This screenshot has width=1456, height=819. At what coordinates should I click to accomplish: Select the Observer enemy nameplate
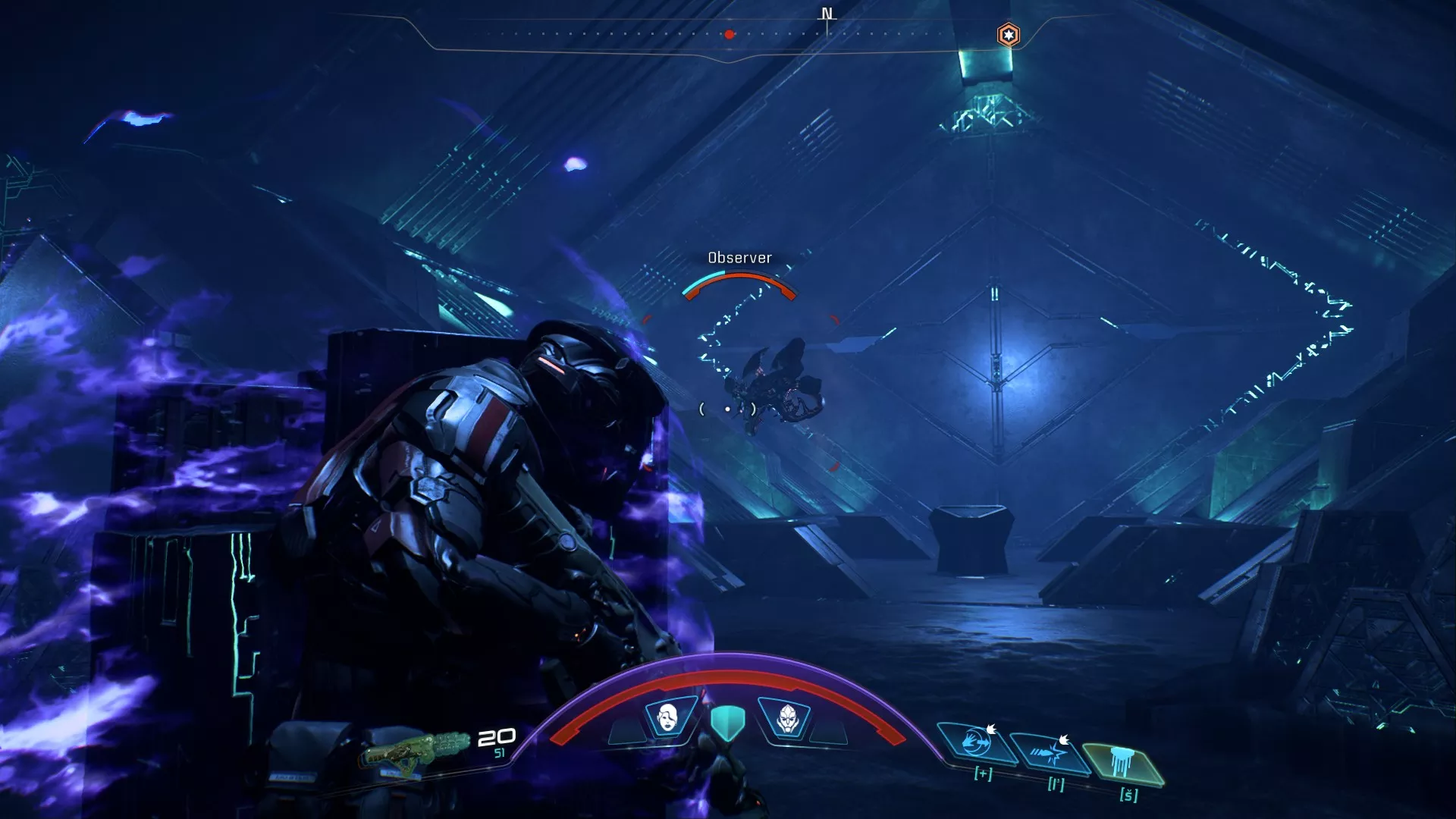pos(739,258)
